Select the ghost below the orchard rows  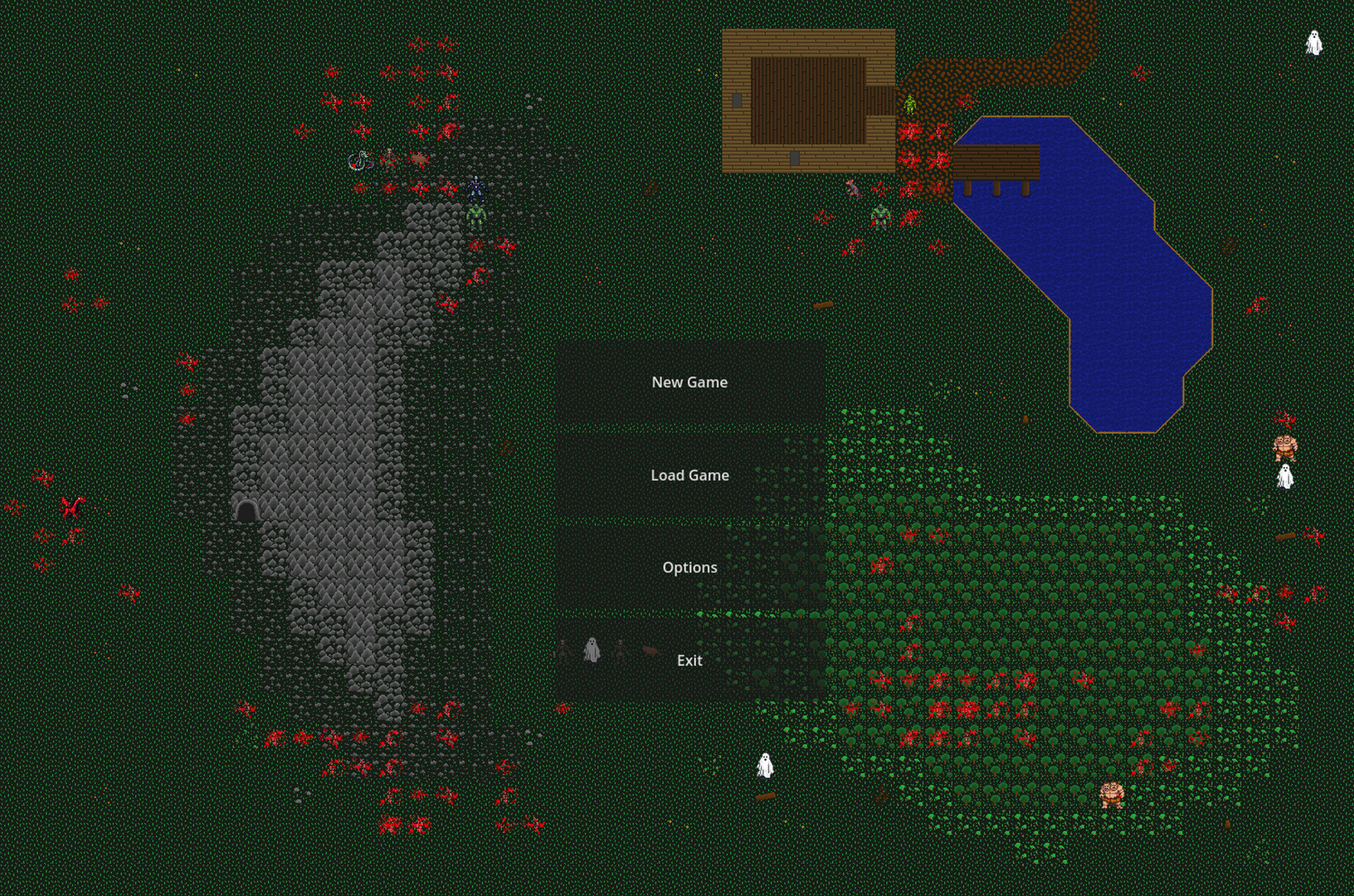[764, 767]
